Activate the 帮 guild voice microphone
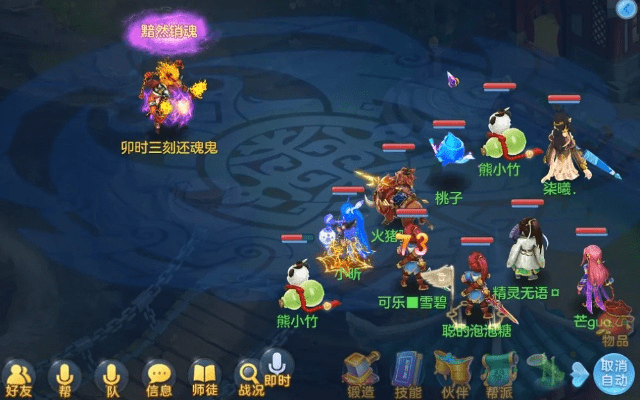Viewport: 640px width, 400px height. point(64,377)
